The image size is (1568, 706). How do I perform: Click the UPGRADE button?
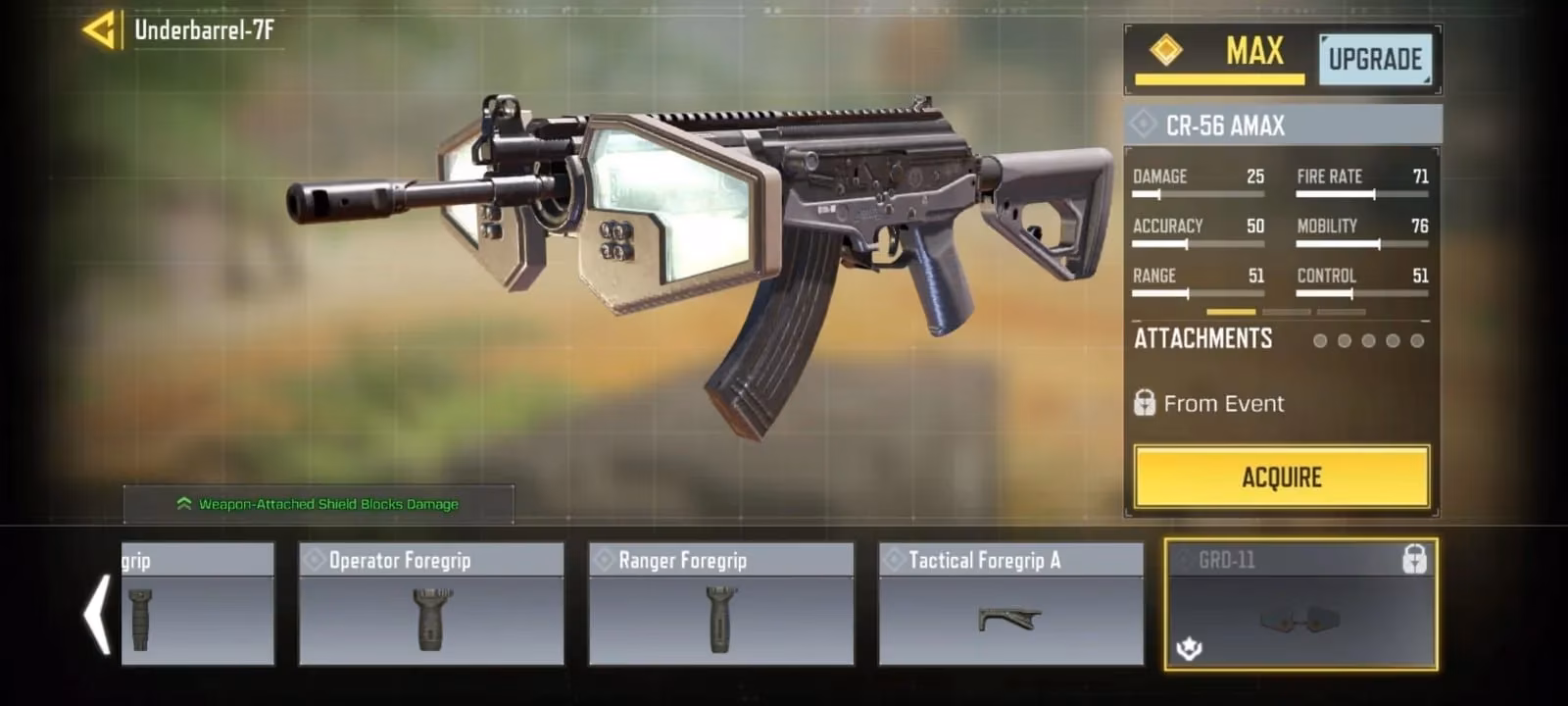(1374, 59)
